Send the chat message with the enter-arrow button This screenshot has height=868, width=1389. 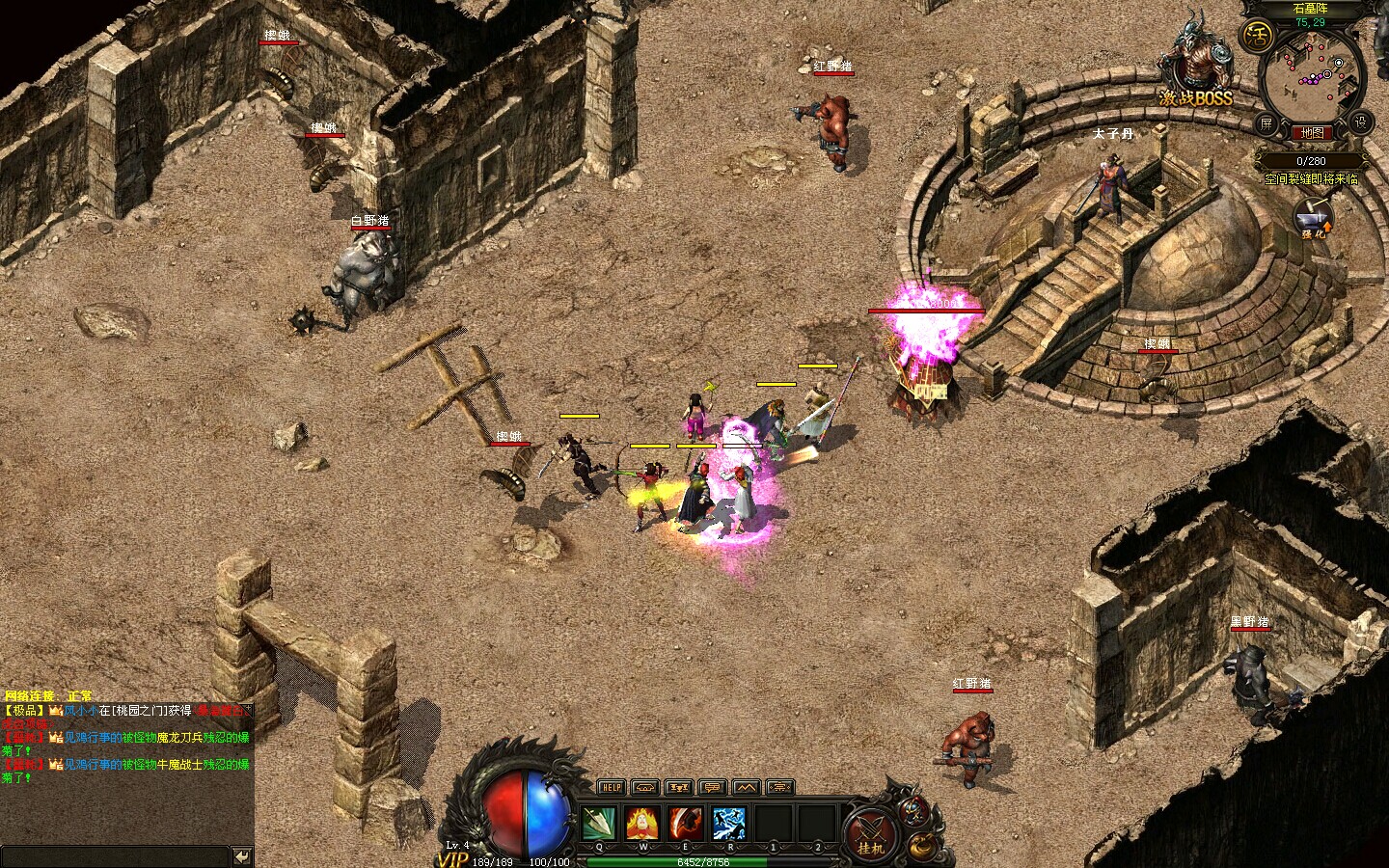242,855
